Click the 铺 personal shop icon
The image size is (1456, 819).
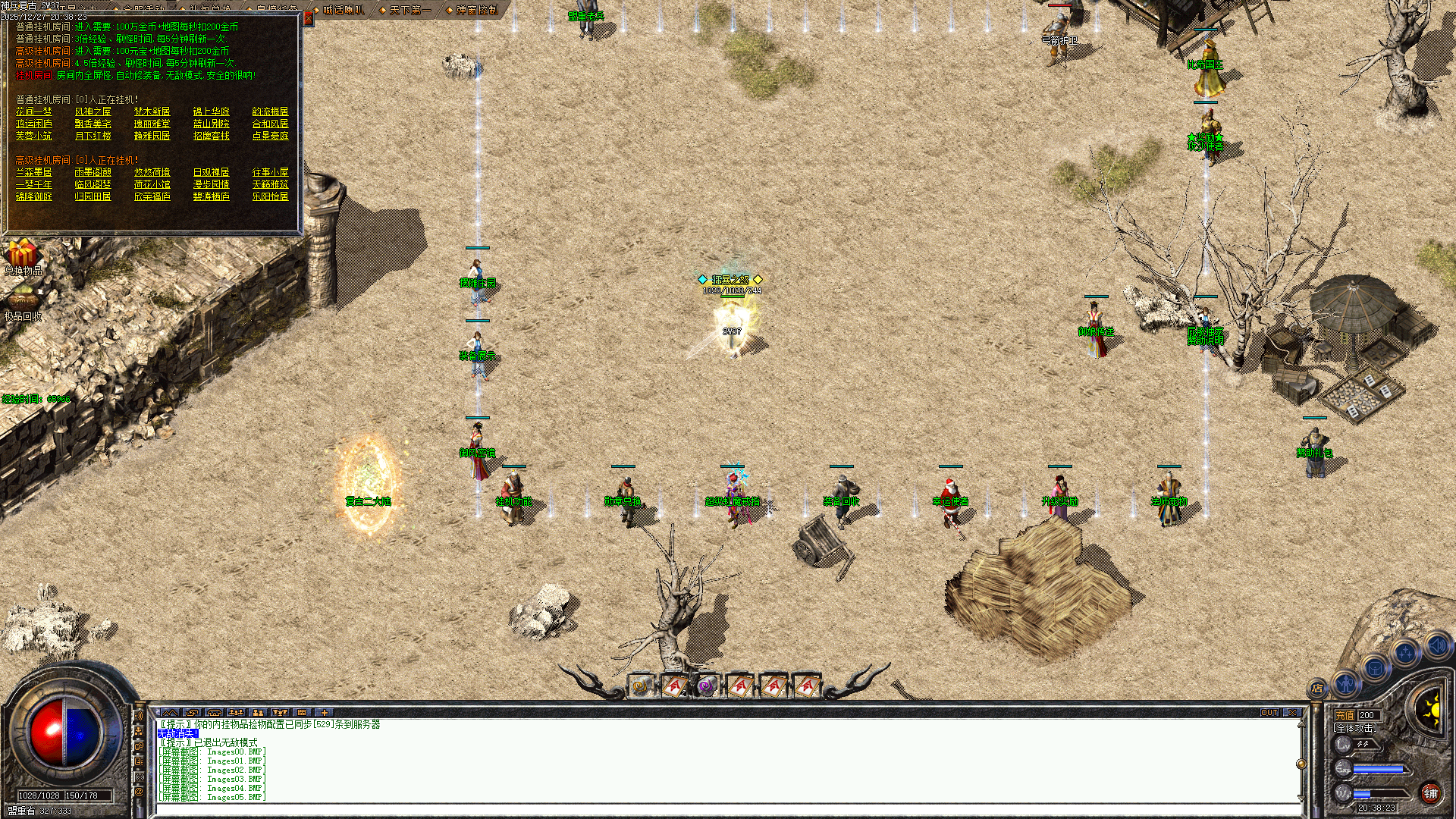(1432, 793)
